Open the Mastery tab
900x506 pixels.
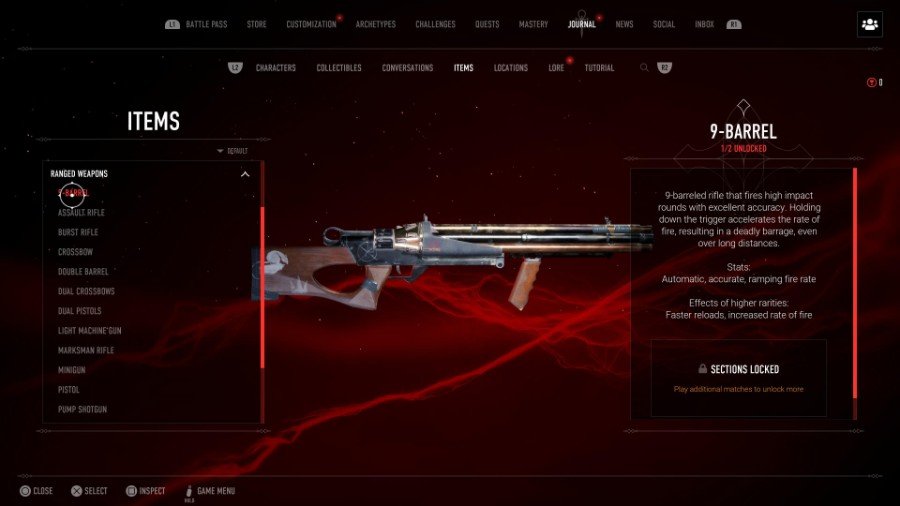(533, 24)
